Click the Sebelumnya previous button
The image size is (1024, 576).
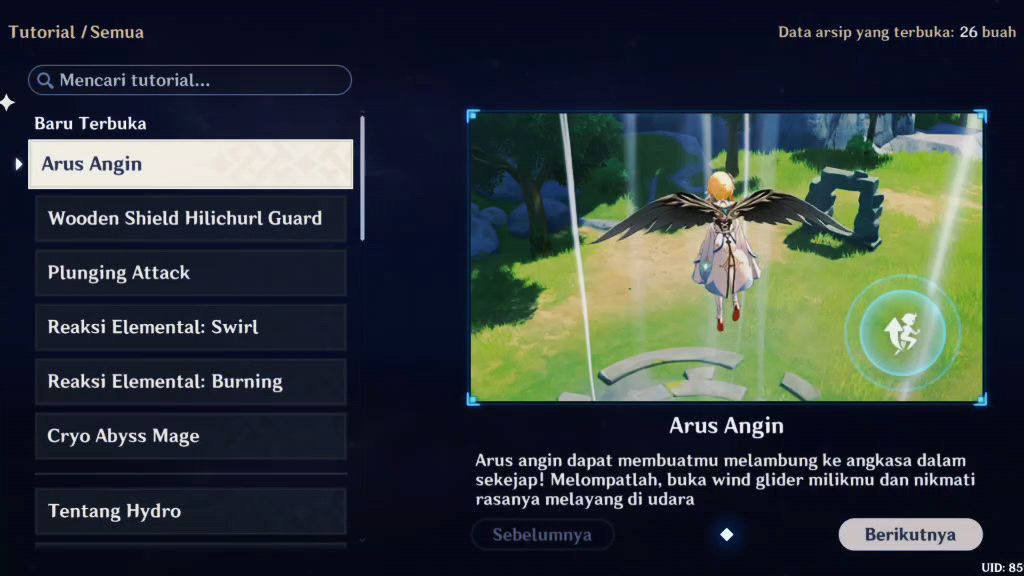(542, 535)
